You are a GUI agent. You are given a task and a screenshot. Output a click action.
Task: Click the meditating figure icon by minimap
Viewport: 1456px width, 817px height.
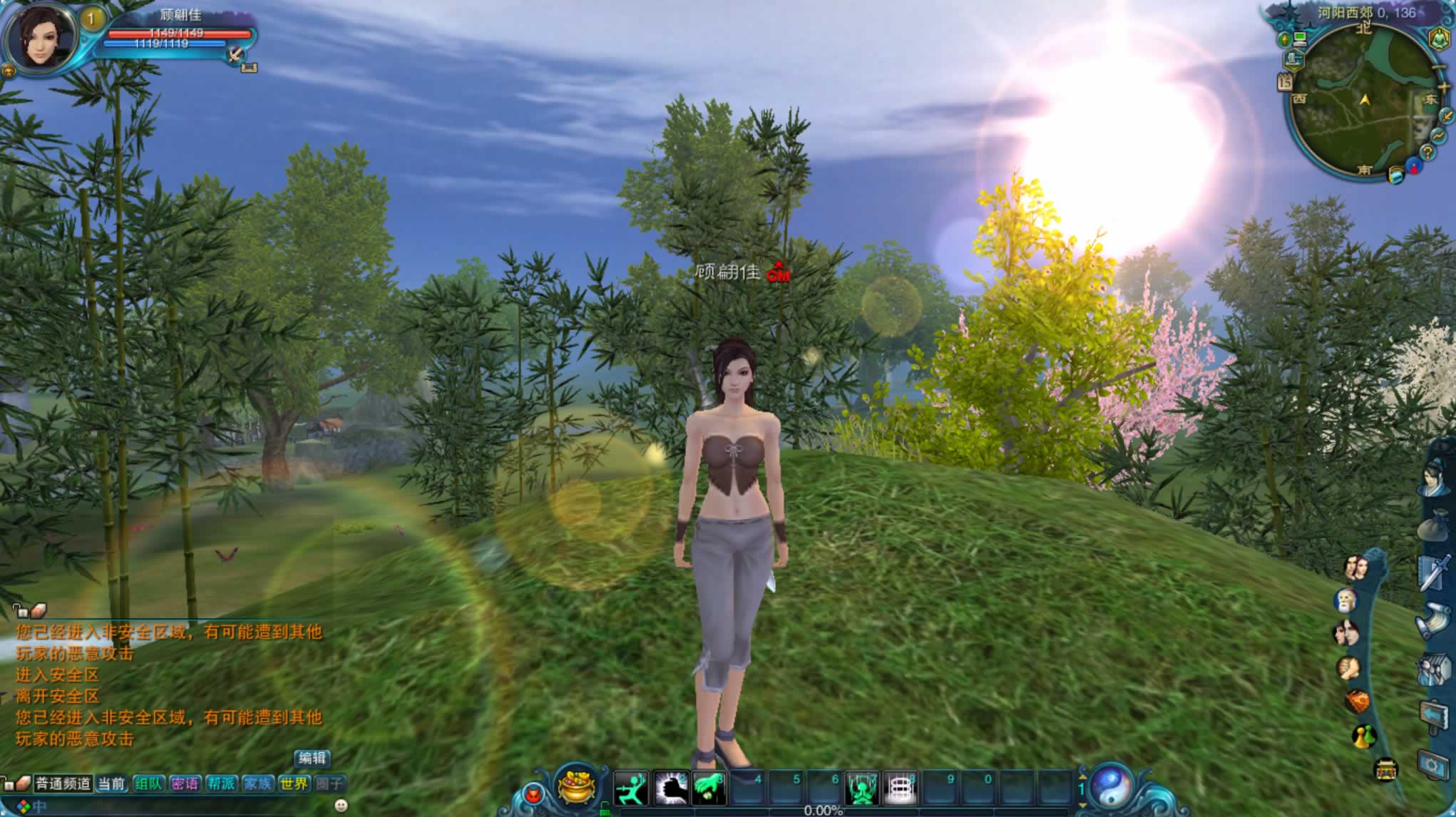click(x=1439, y=38)
